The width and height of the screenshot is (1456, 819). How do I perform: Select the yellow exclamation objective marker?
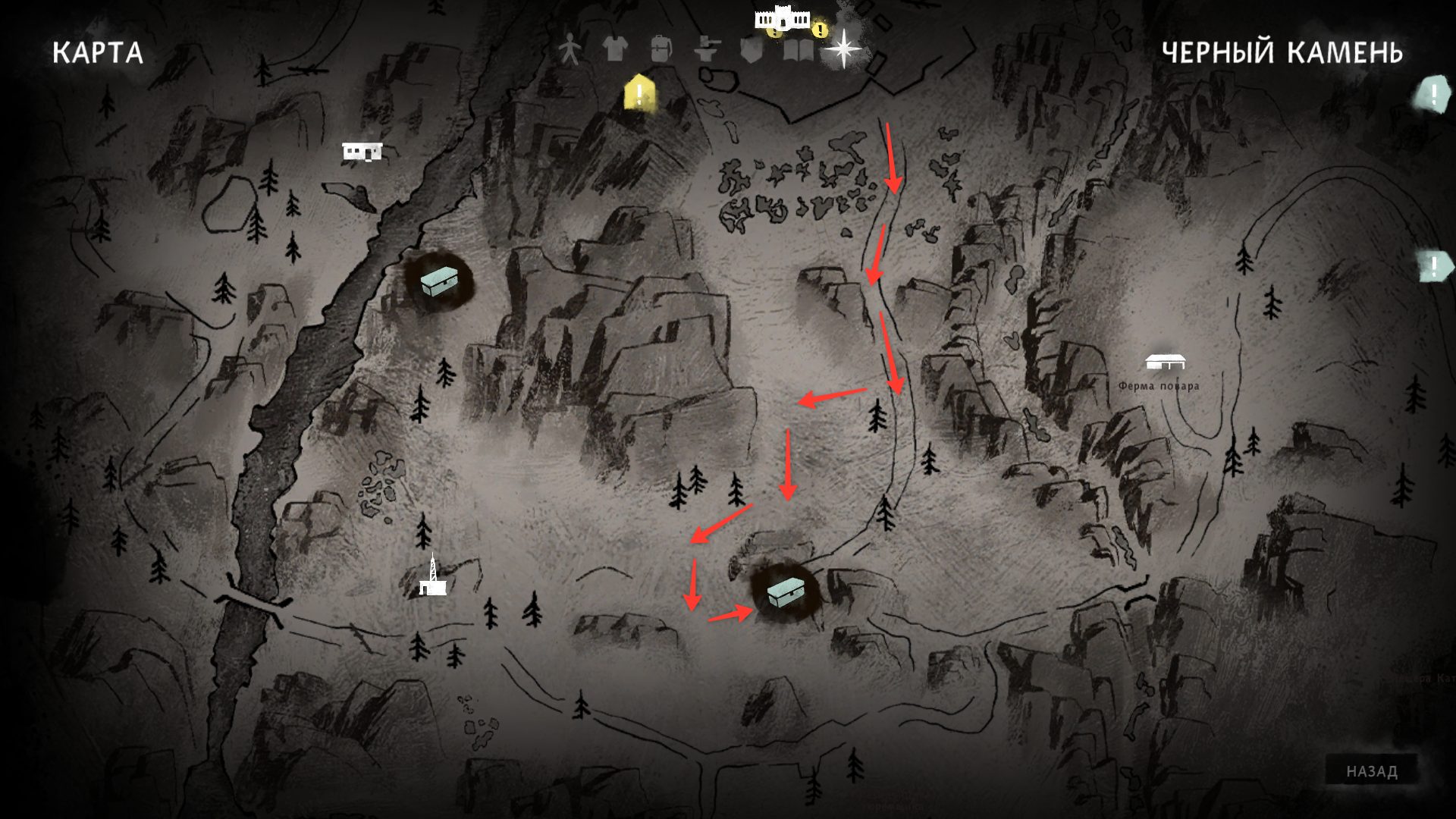coord(640,93)
